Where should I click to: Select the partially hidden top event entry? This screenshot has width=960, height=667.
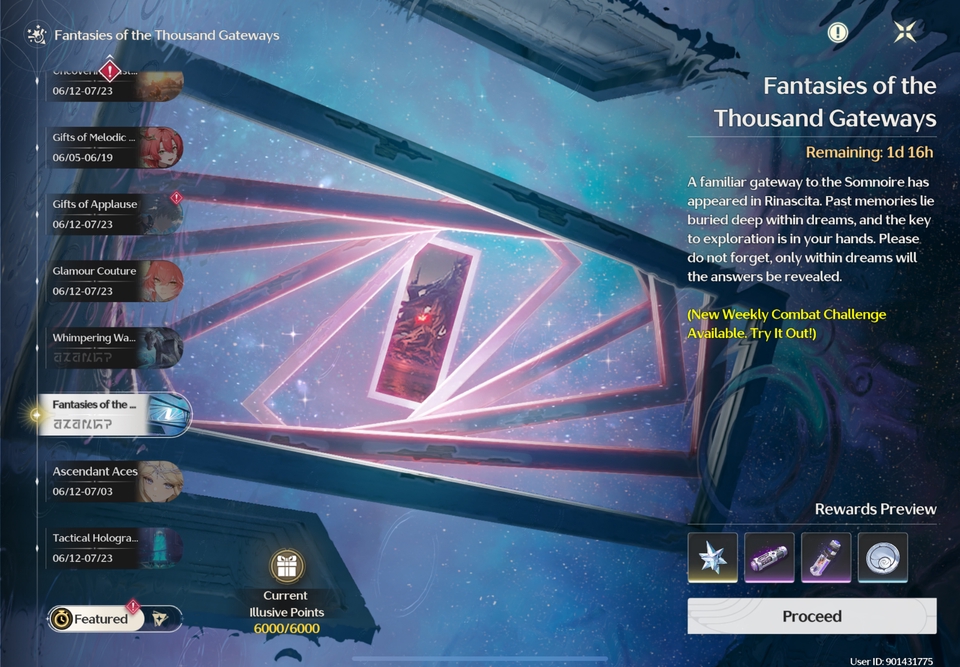[x=115, y=82]
